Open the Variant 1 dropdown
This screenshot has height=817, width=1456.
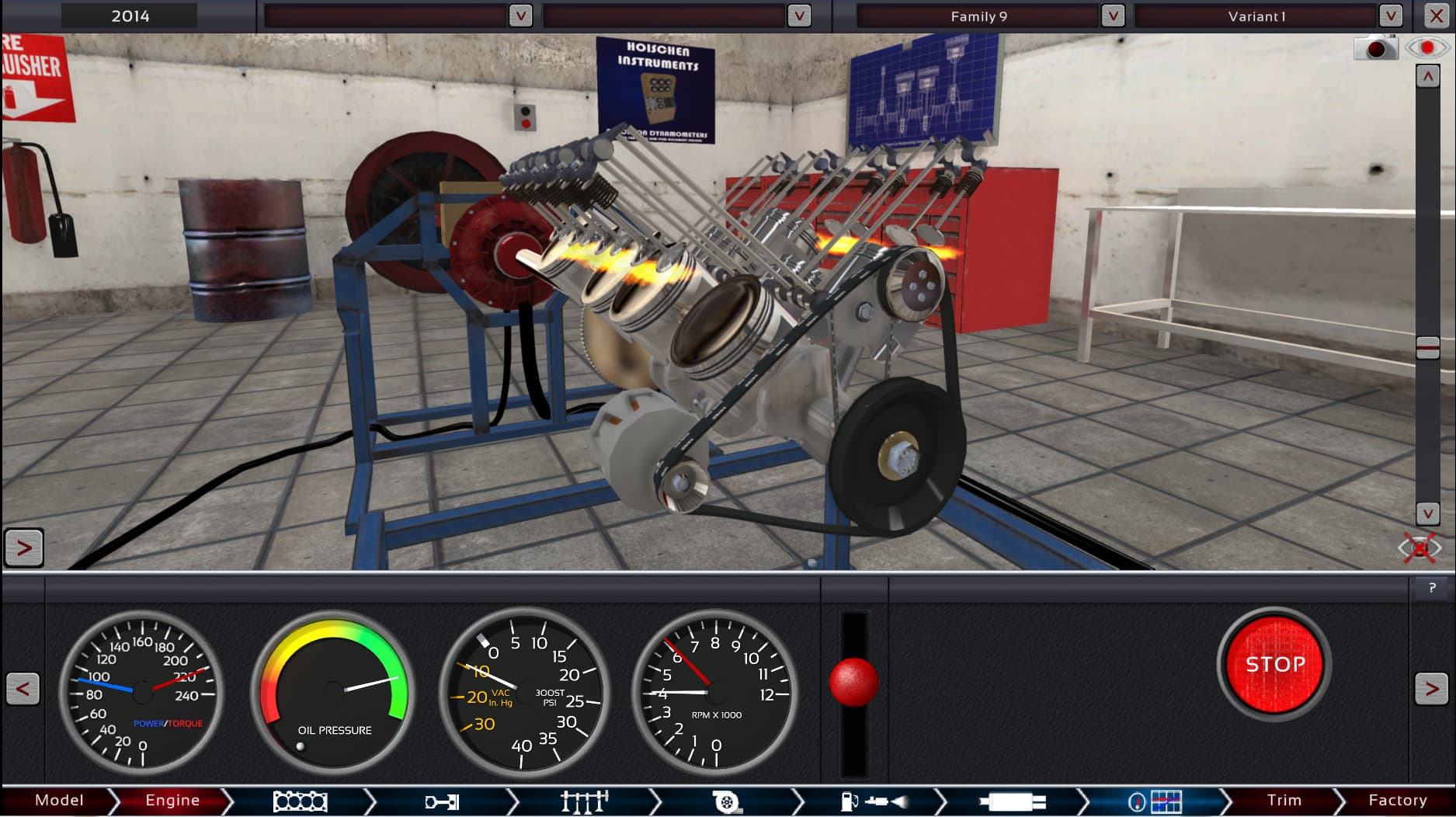click(1389, 15)
